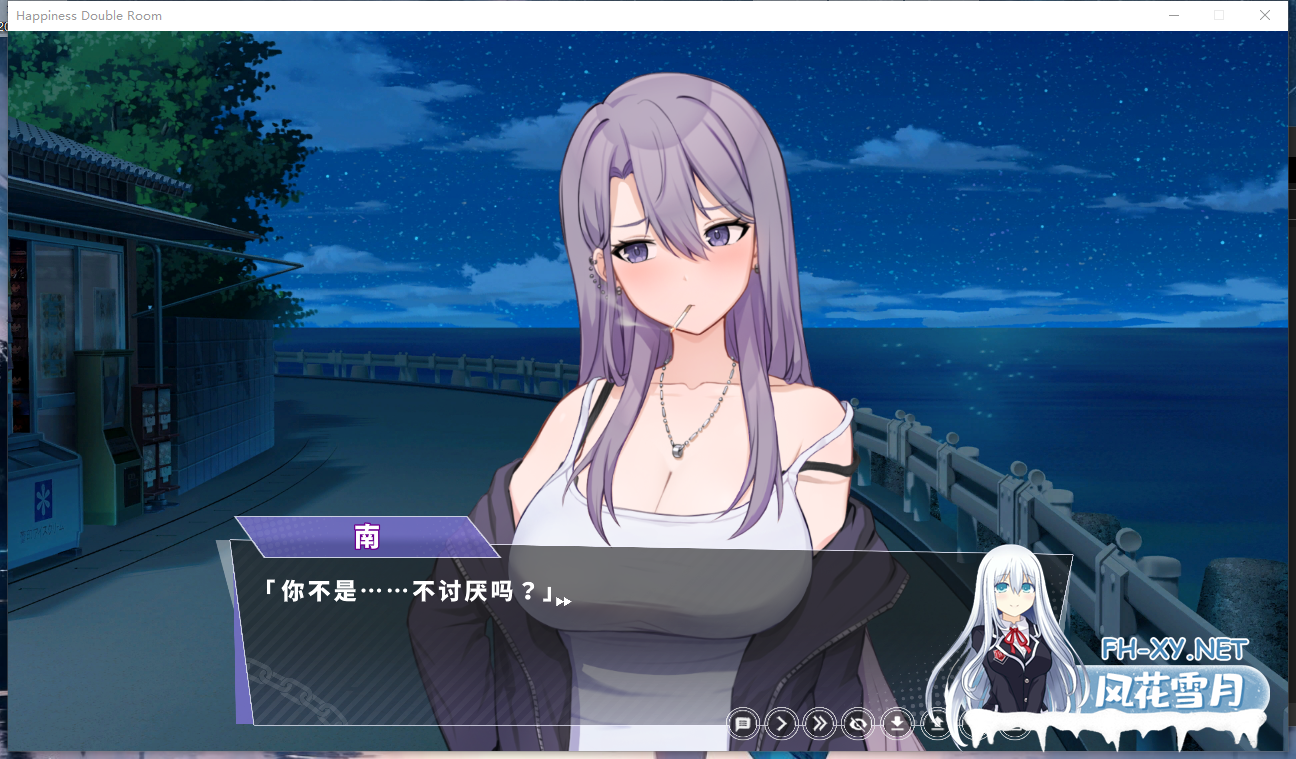1296x759 pixels.
Task: Quick load a saved game
Action: pyautogui.click(x=935, y=723)
